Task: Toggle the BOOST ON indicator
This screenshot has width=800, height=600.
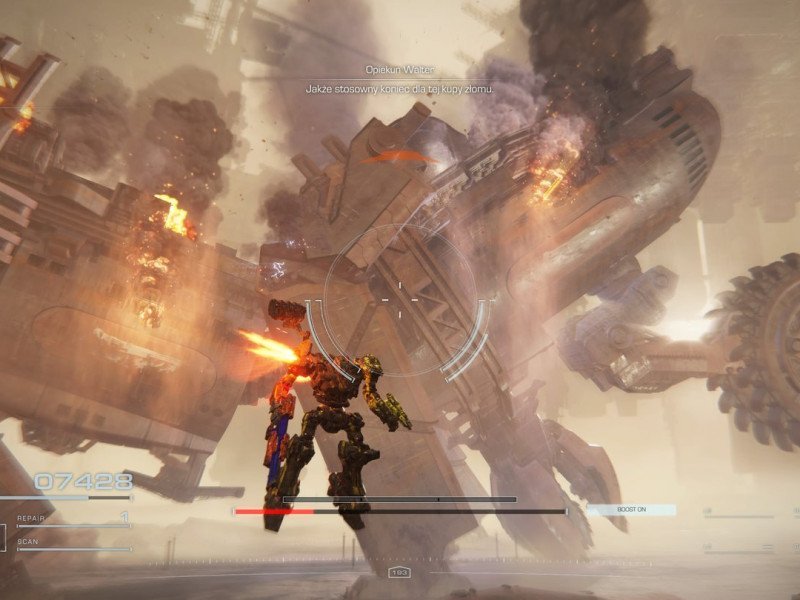Action: (x=631, y=510)
